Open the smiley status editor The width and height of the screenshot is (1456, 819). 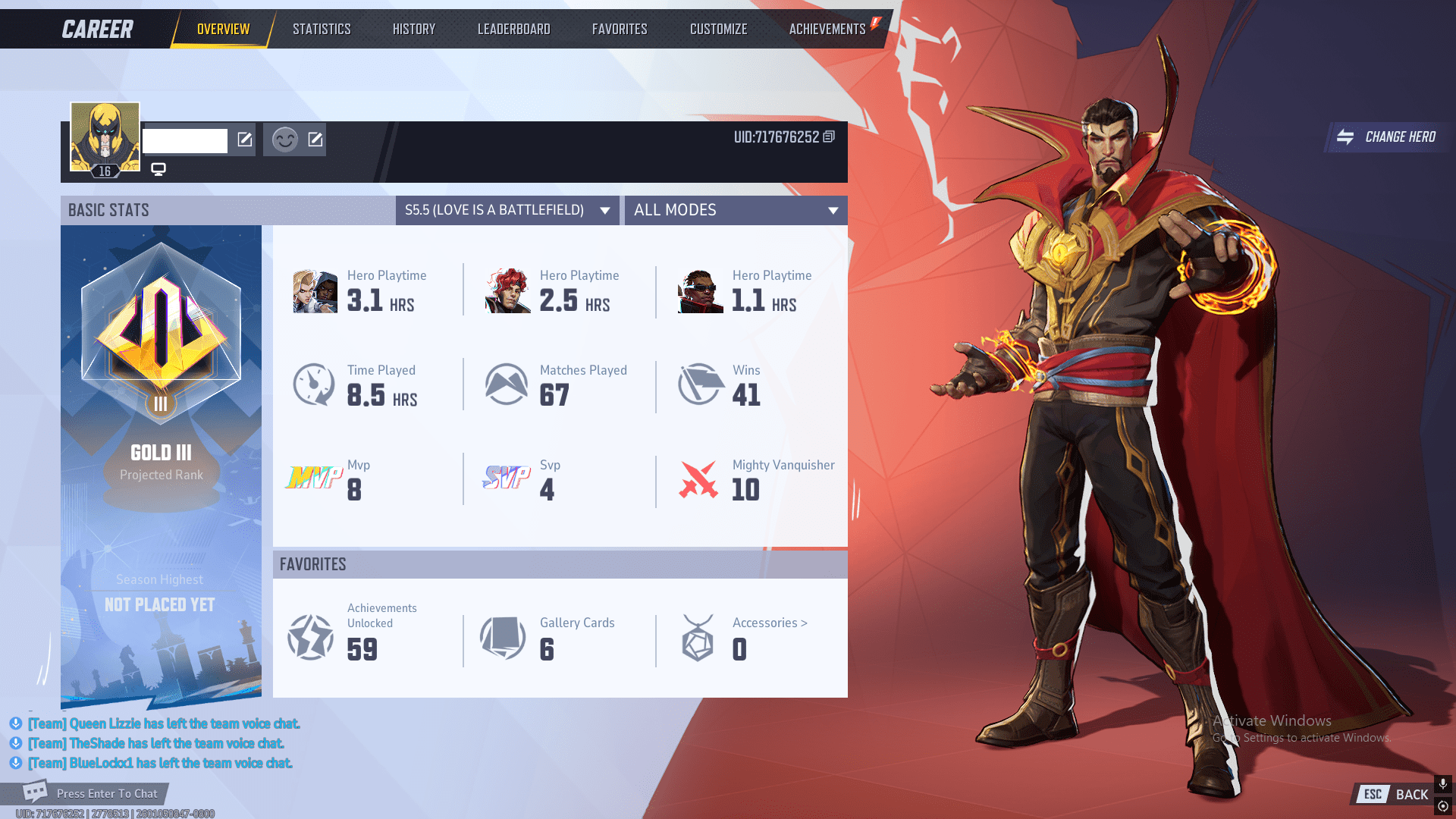coord(284,140)
